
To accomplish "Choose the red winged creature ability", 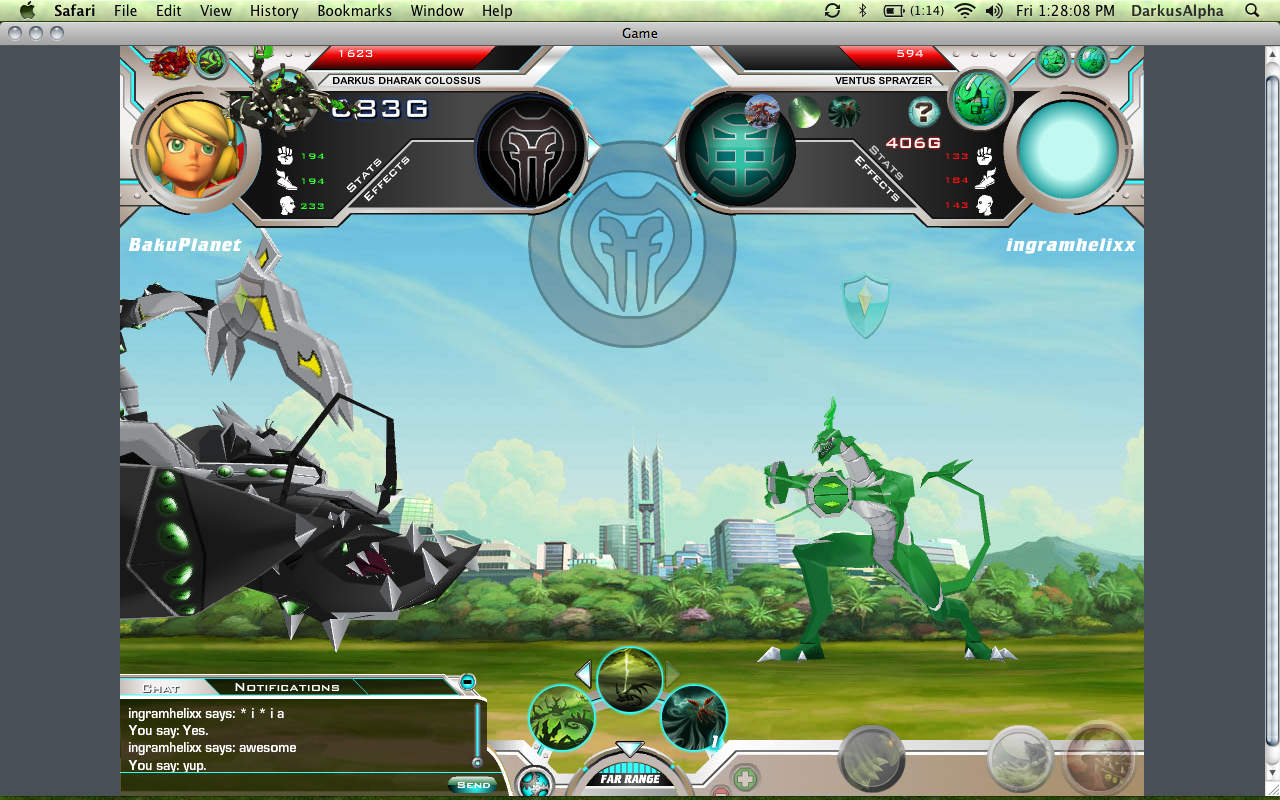I will pos(693,717).
